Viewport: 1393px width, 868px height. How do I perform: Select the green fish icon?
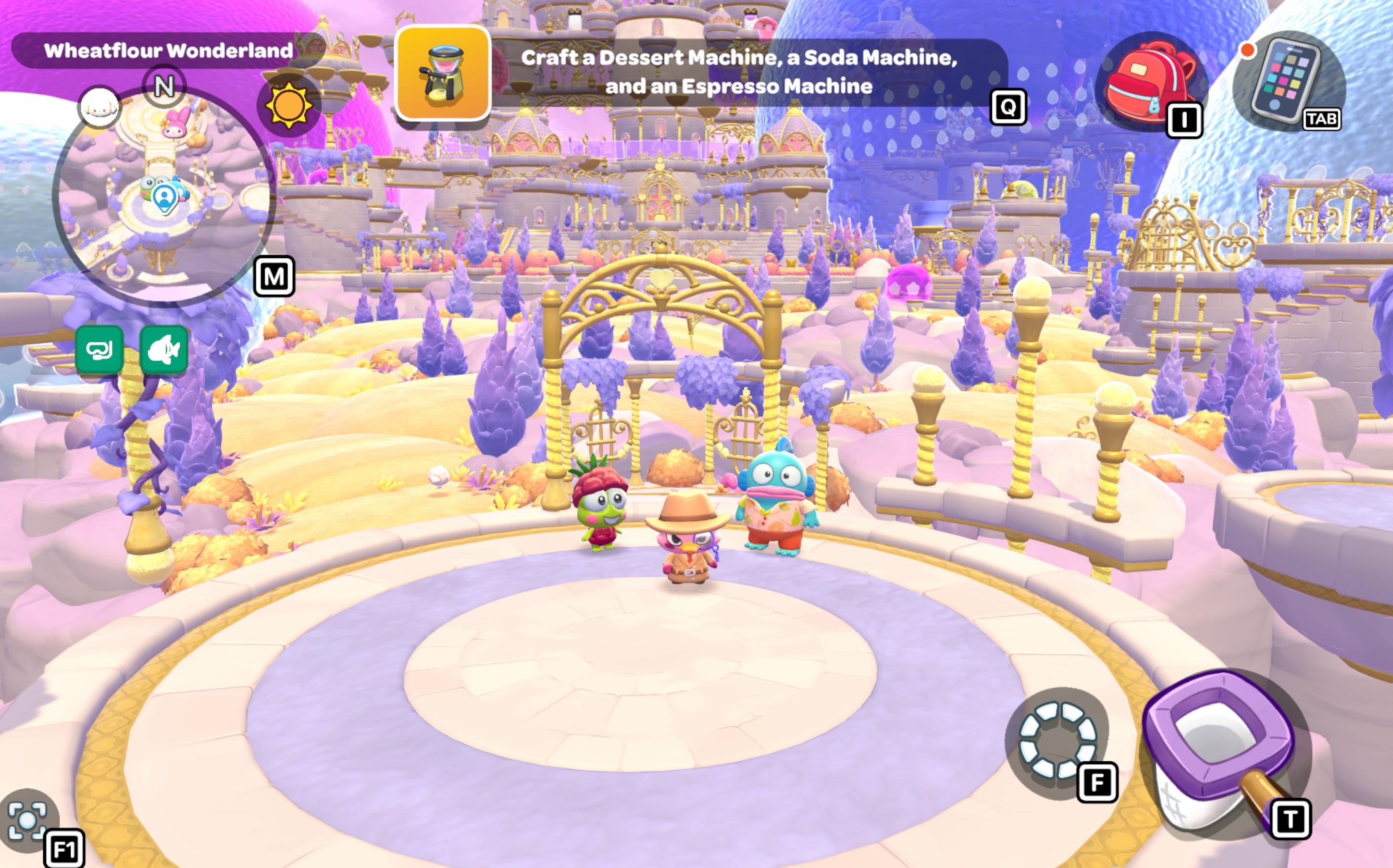164,349
